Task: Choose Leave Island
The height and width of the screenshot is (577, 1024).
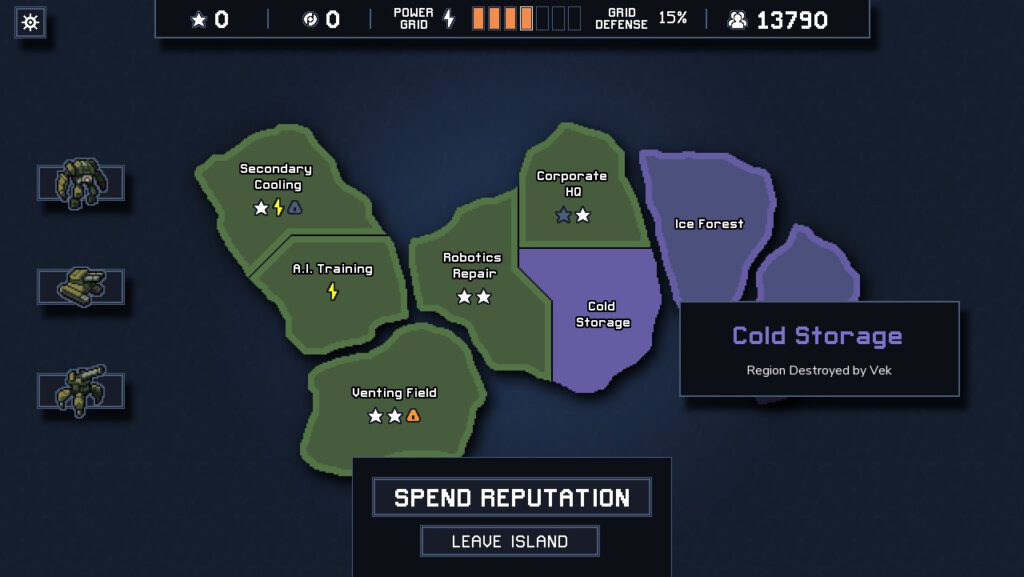Action: [509, 541]
